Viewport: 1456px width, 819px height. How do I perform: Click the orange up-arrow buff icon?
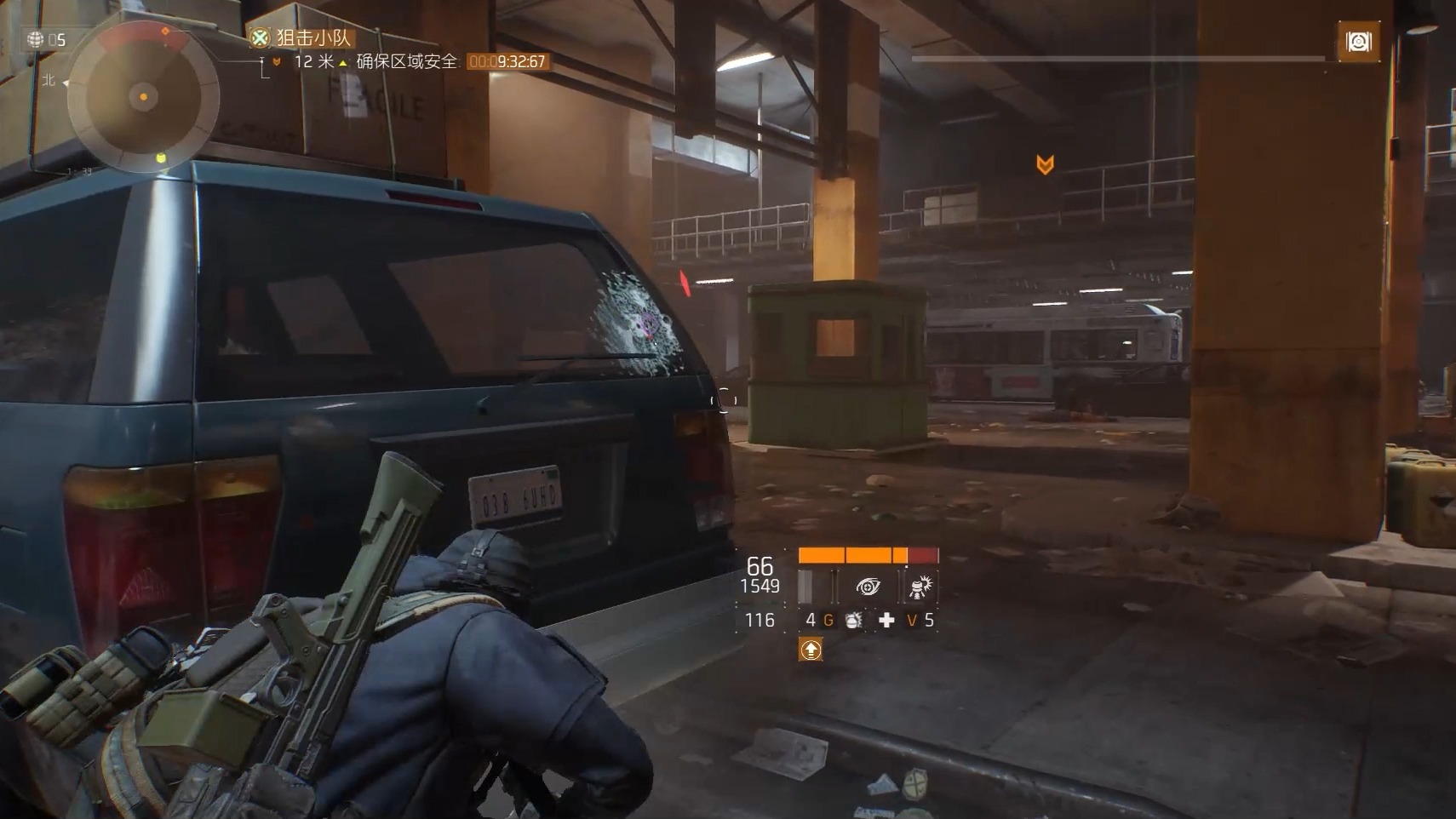[811, 650]
